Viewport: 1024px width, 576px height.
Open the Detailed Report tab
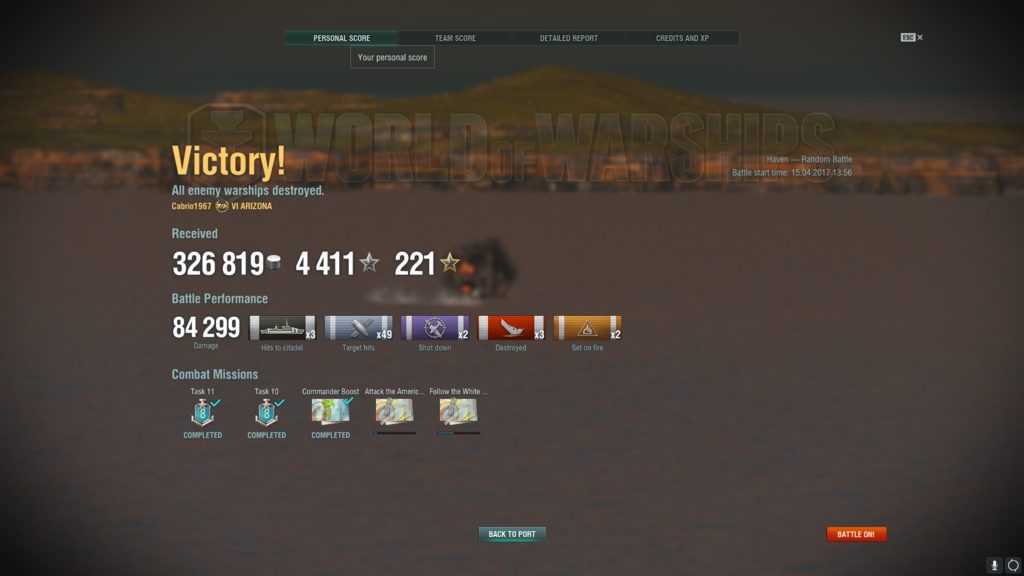pyautogui.click(x=569, y=38)
